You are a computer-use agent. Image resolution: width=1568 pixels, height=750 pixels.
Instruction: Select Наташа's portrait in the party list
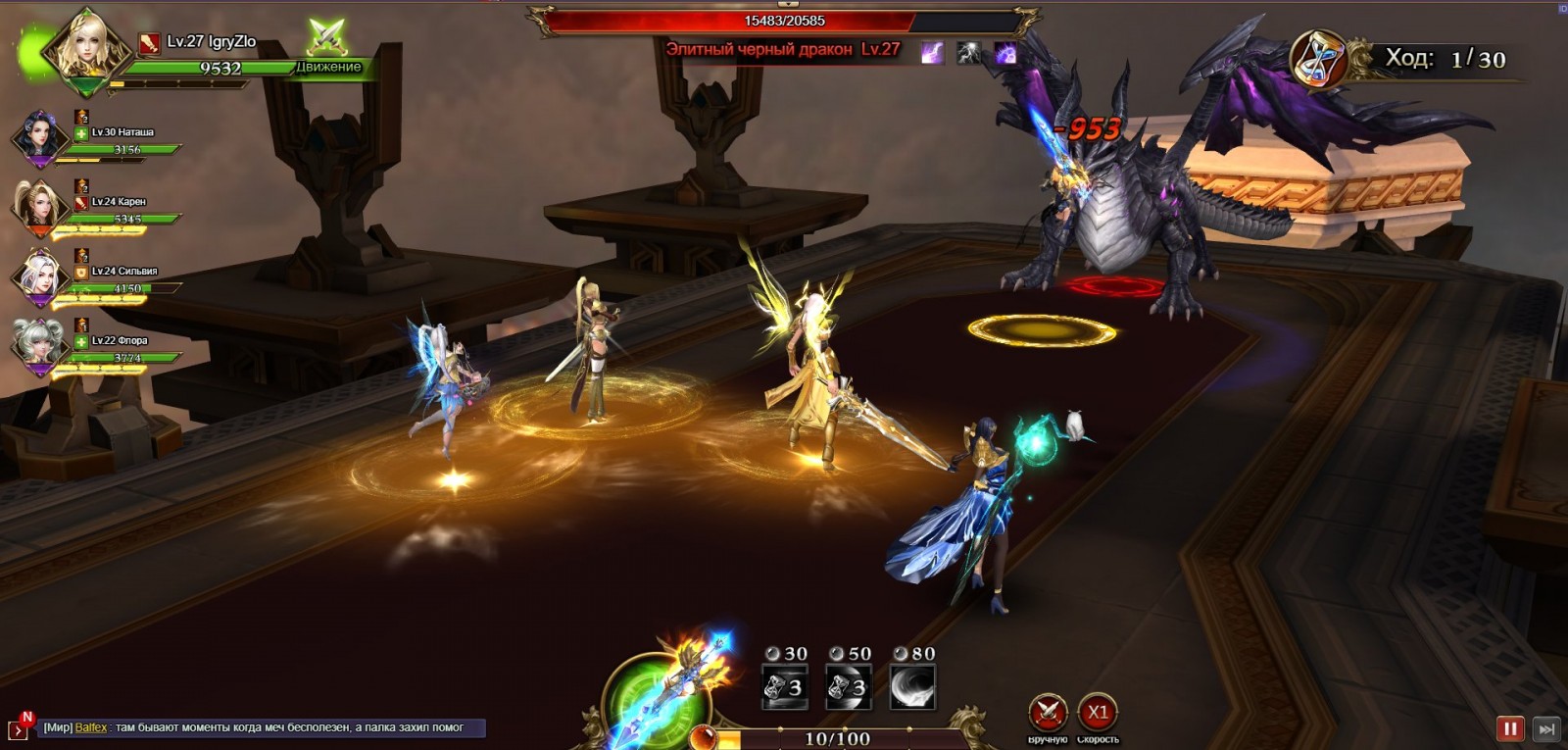click(40, 136)
